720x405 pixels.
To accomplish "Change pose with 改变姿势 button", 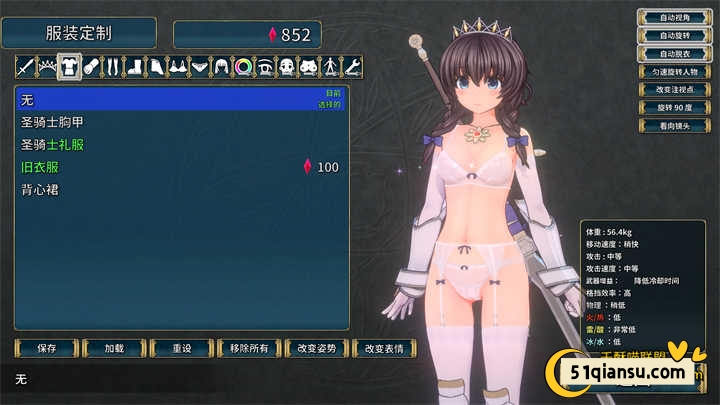I will (317, 349).
